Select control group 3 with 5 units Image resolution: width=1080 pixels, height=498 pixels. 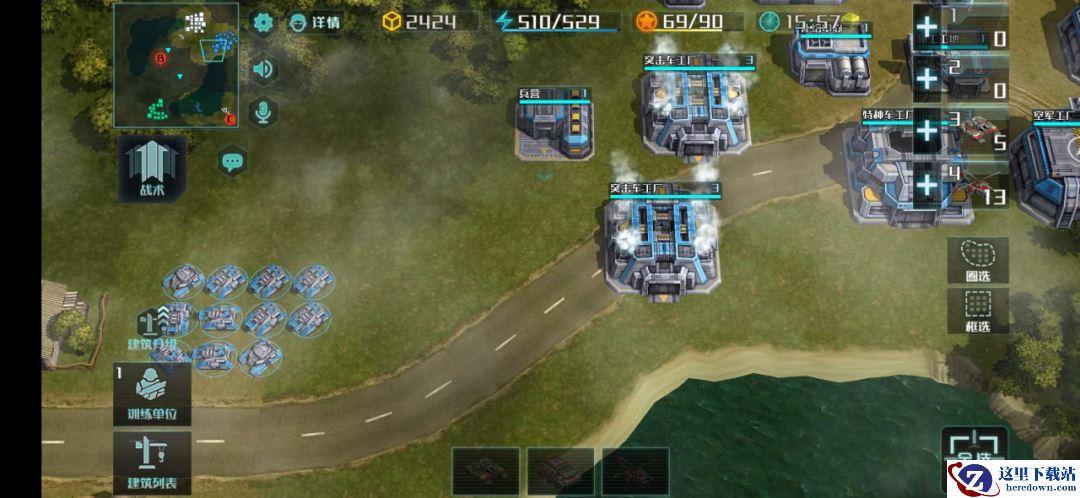(x=960, y=130)
